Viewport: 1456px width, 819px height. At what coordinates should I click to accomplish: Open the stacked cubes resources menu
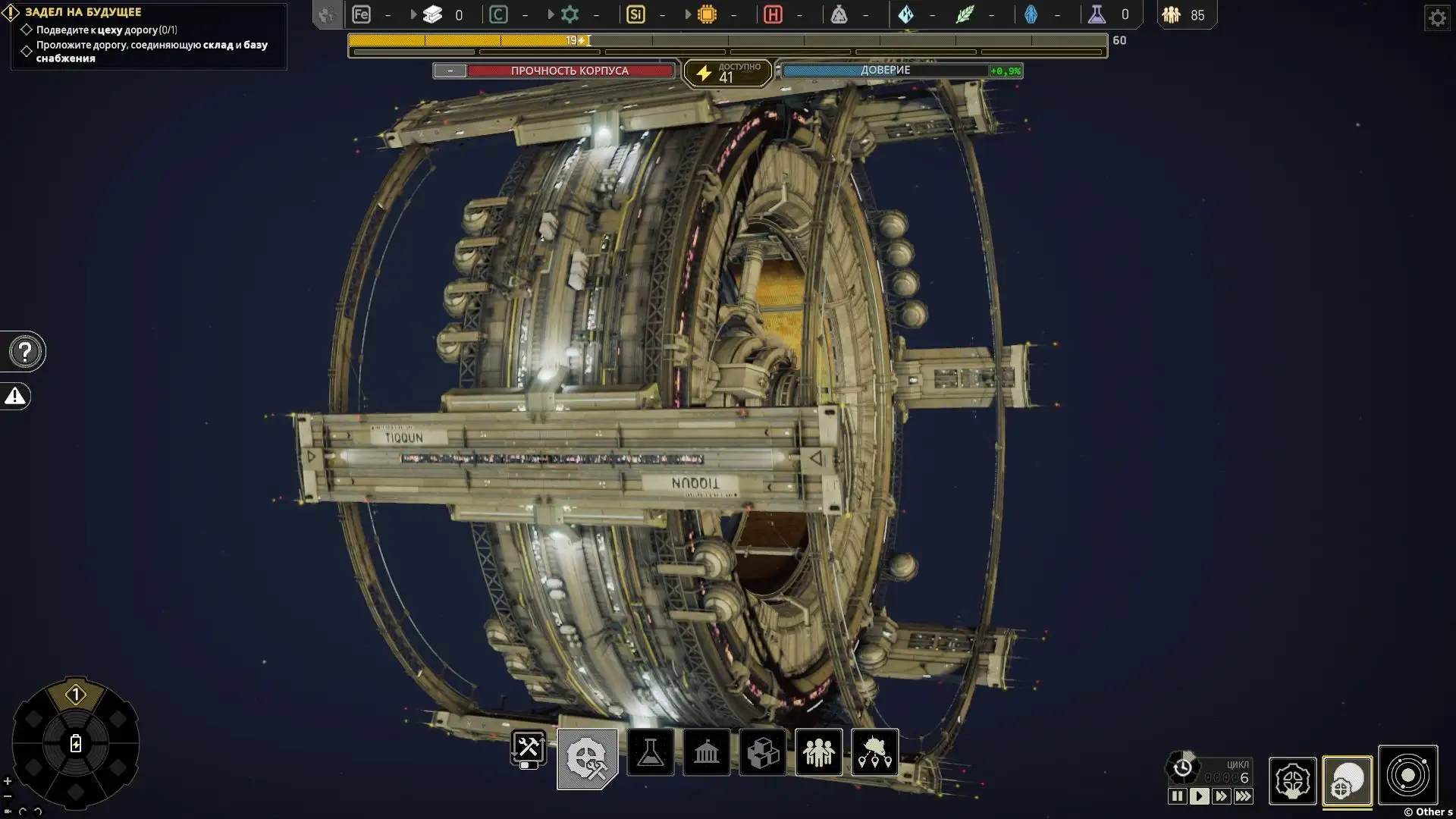tap(763, 752)
